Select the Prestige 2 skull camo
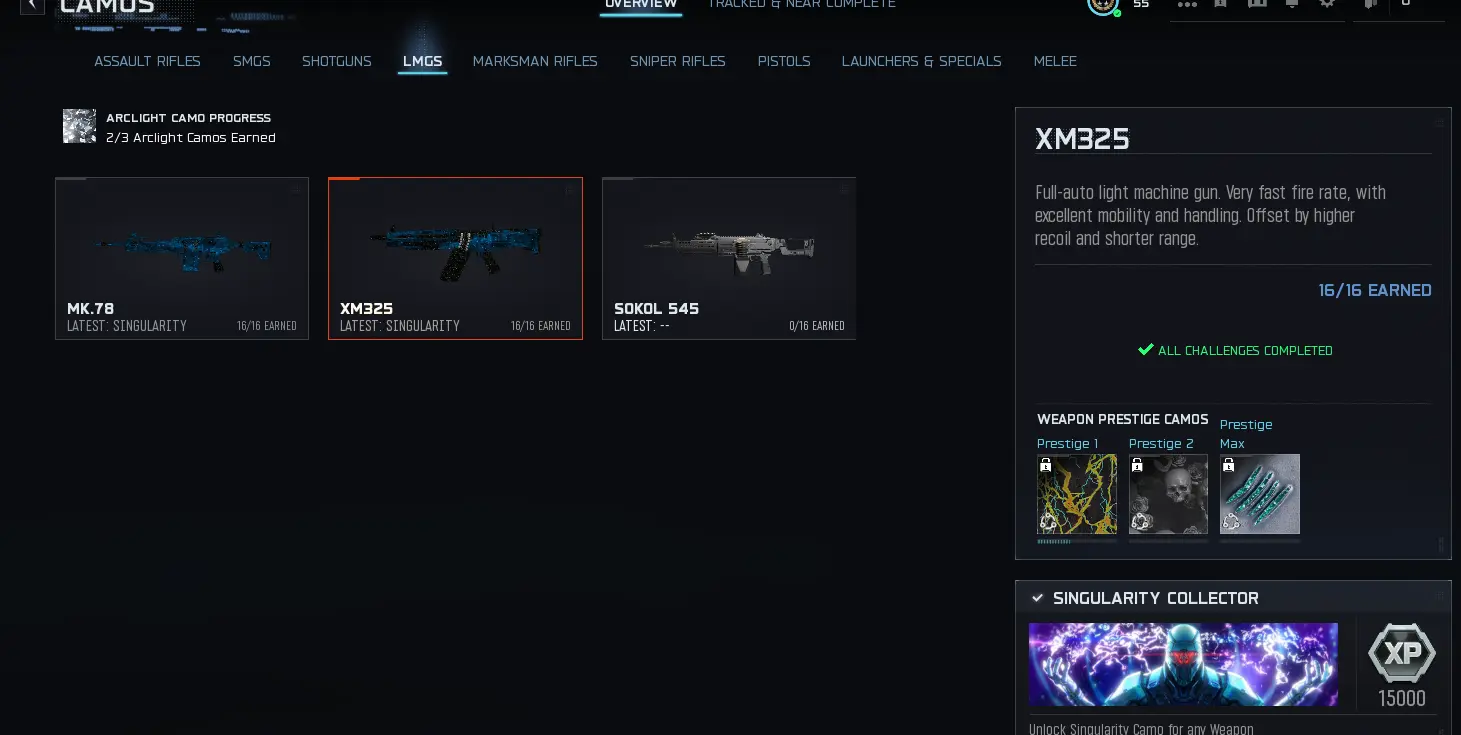Image resolution: width=1461 pixels, height=735 pixels. pos(1168,494)
